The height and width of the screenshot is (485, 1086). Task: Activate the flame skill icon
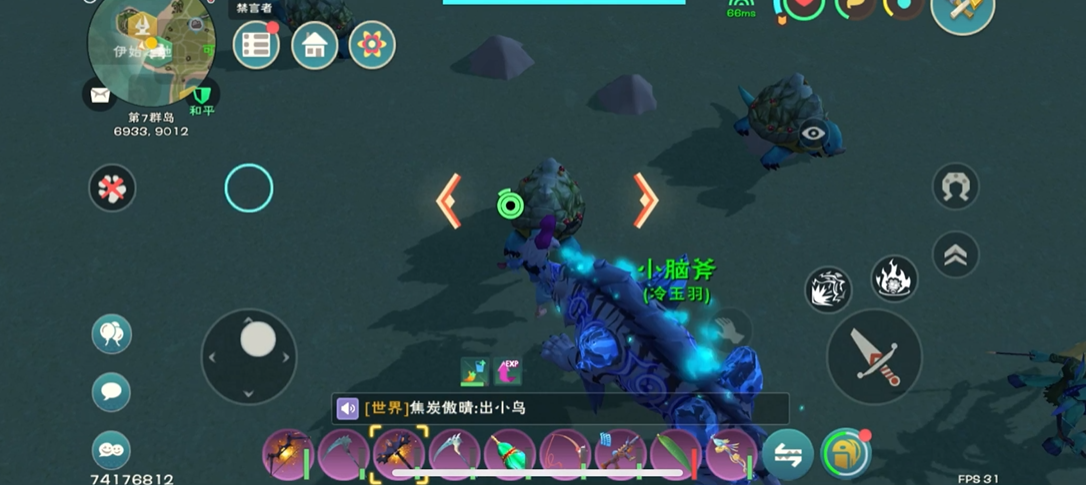coord(894,279)
